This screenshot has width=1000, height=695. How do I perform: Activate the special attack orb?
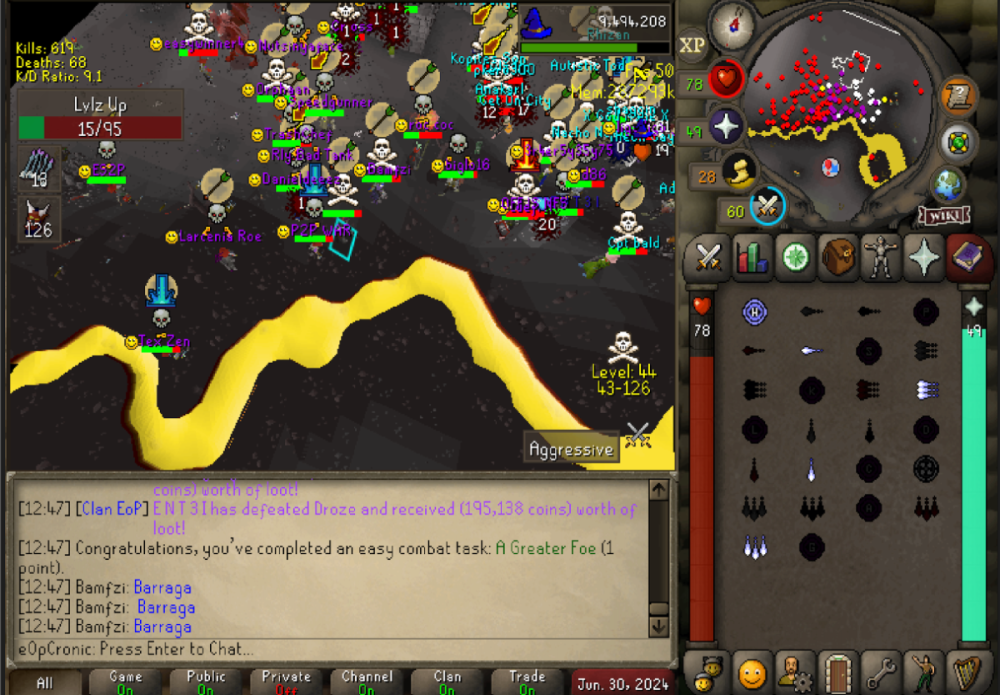tap(768, 205)
